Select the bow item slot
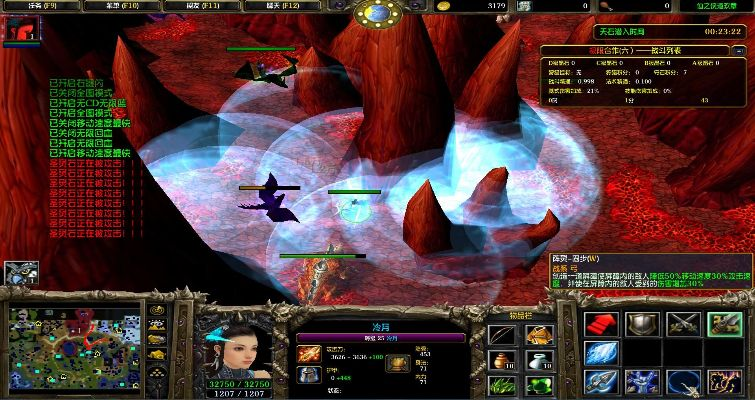The width and height of the screenshot is (755, 400). (502, 334)
